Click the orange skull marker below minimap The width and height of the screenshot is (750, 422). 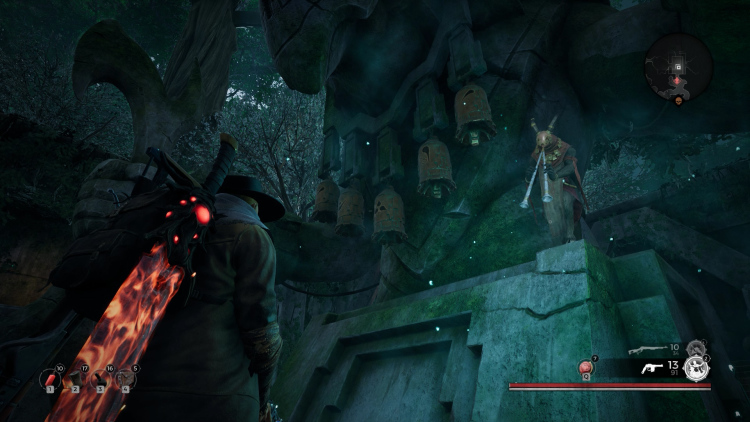point(678,101)
